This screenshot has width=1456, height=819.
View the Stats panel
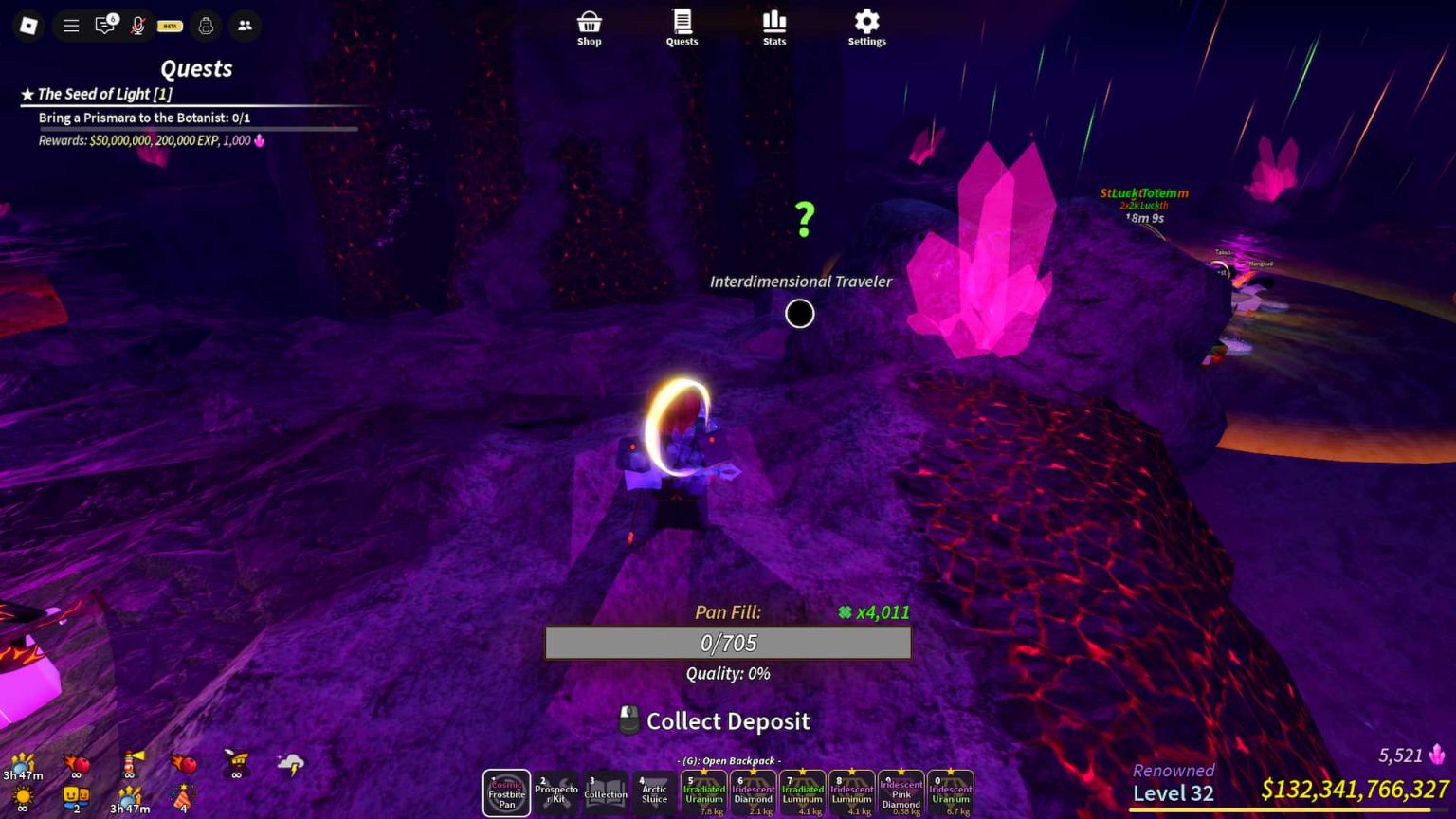point(773,26)
